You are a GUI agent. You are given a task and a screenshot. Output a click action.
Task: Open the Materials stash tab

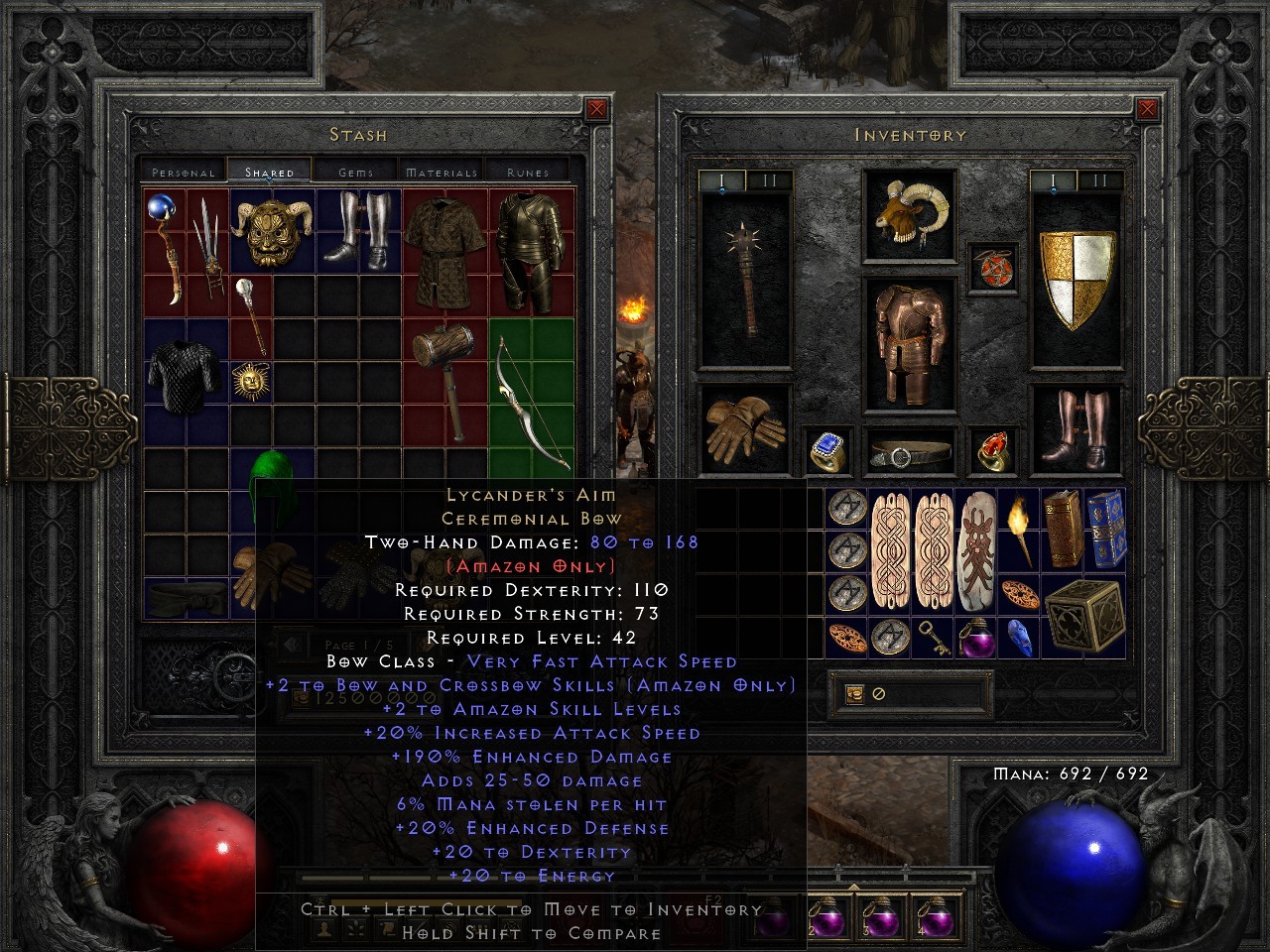pos(441,171)
